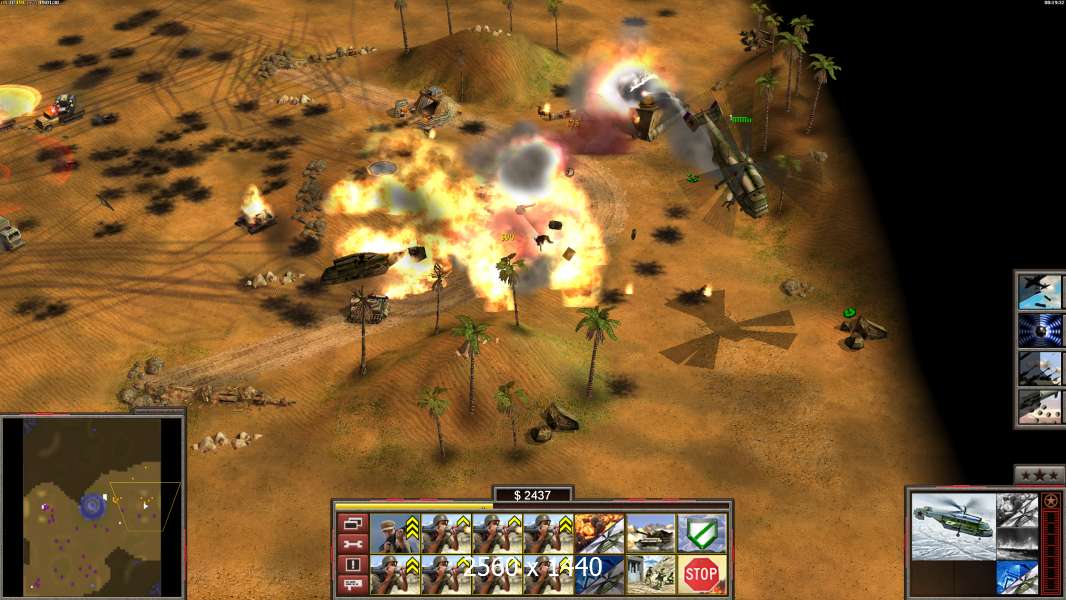1066x600 pixels.
Task: Click the selected helicopter portrait
Action: tap(954, 527)
